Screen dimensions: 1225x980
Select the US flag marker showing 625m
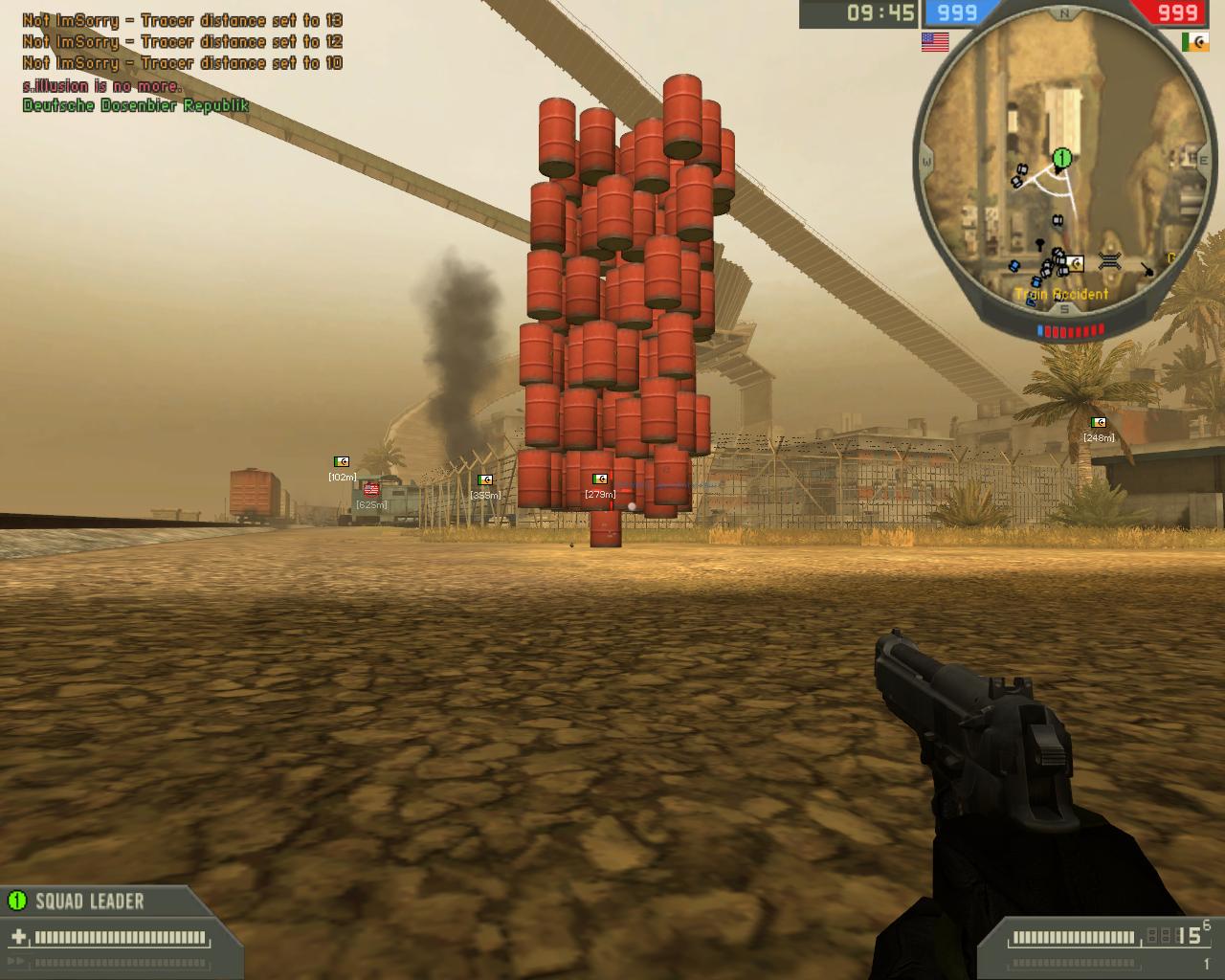(x=371, y=490)
